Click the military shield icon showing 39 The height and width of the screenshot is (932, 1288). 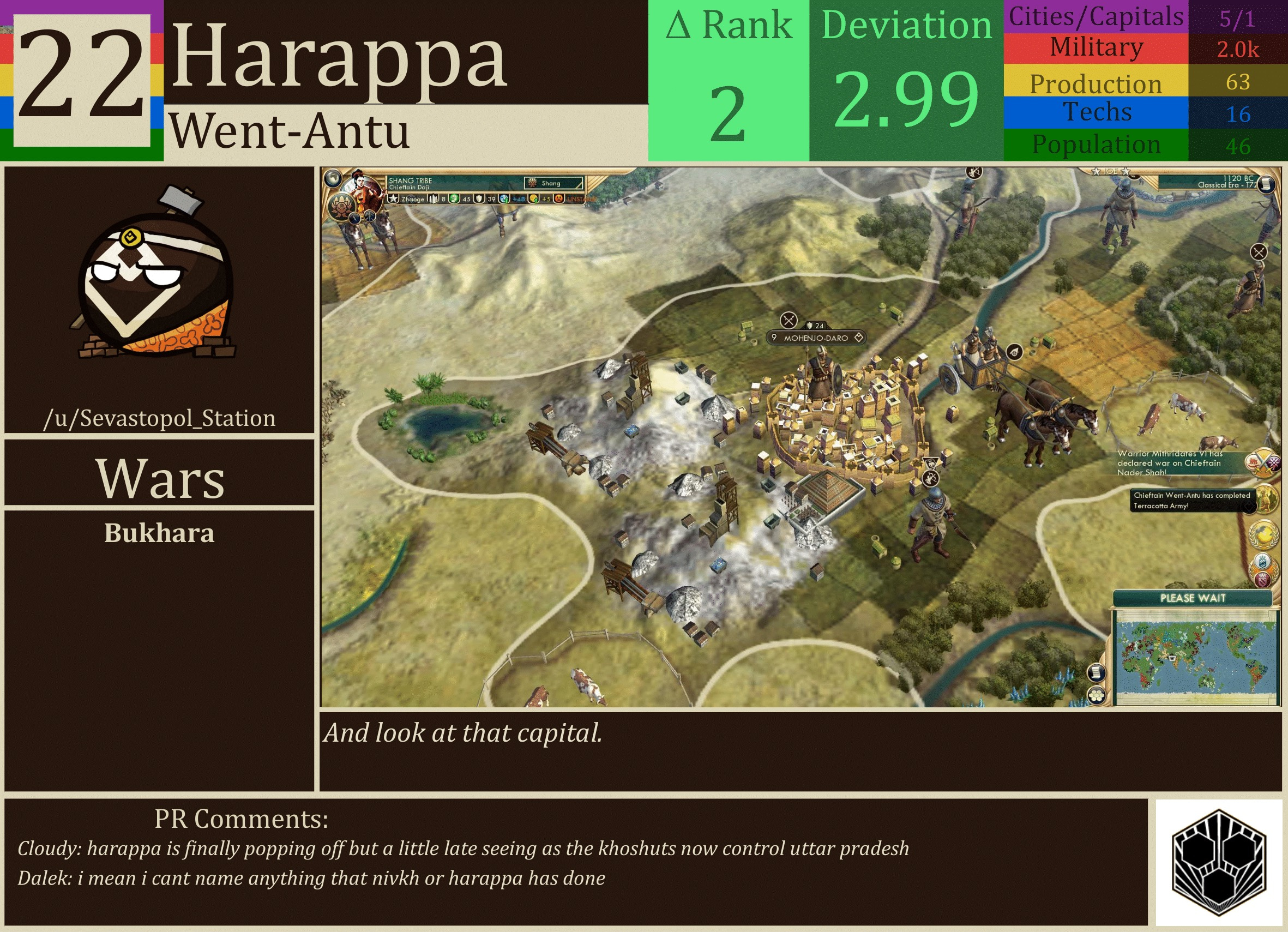pyautogui.click(x=479, y=200)
